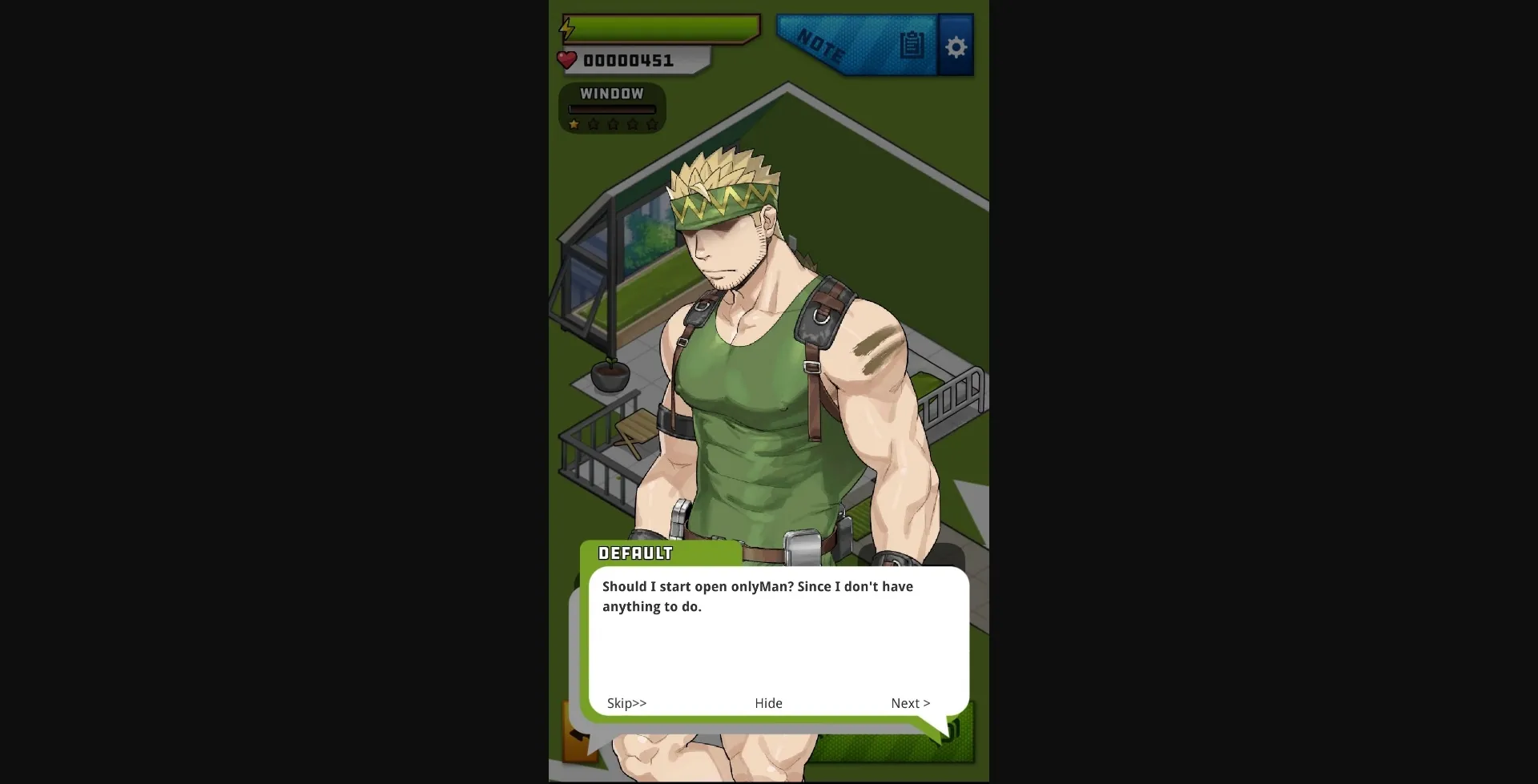Tap the heart score counter 00000451
The width and height of the screenshot is (1538, 784).
(629, 59)
